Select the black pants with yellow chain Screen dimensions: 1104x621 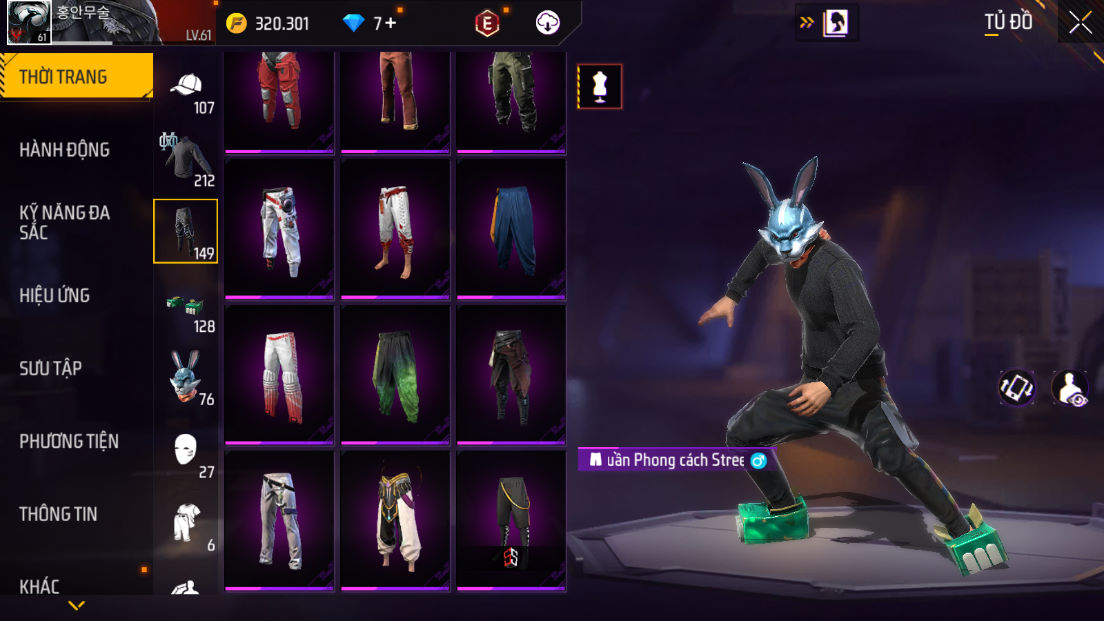511,521
